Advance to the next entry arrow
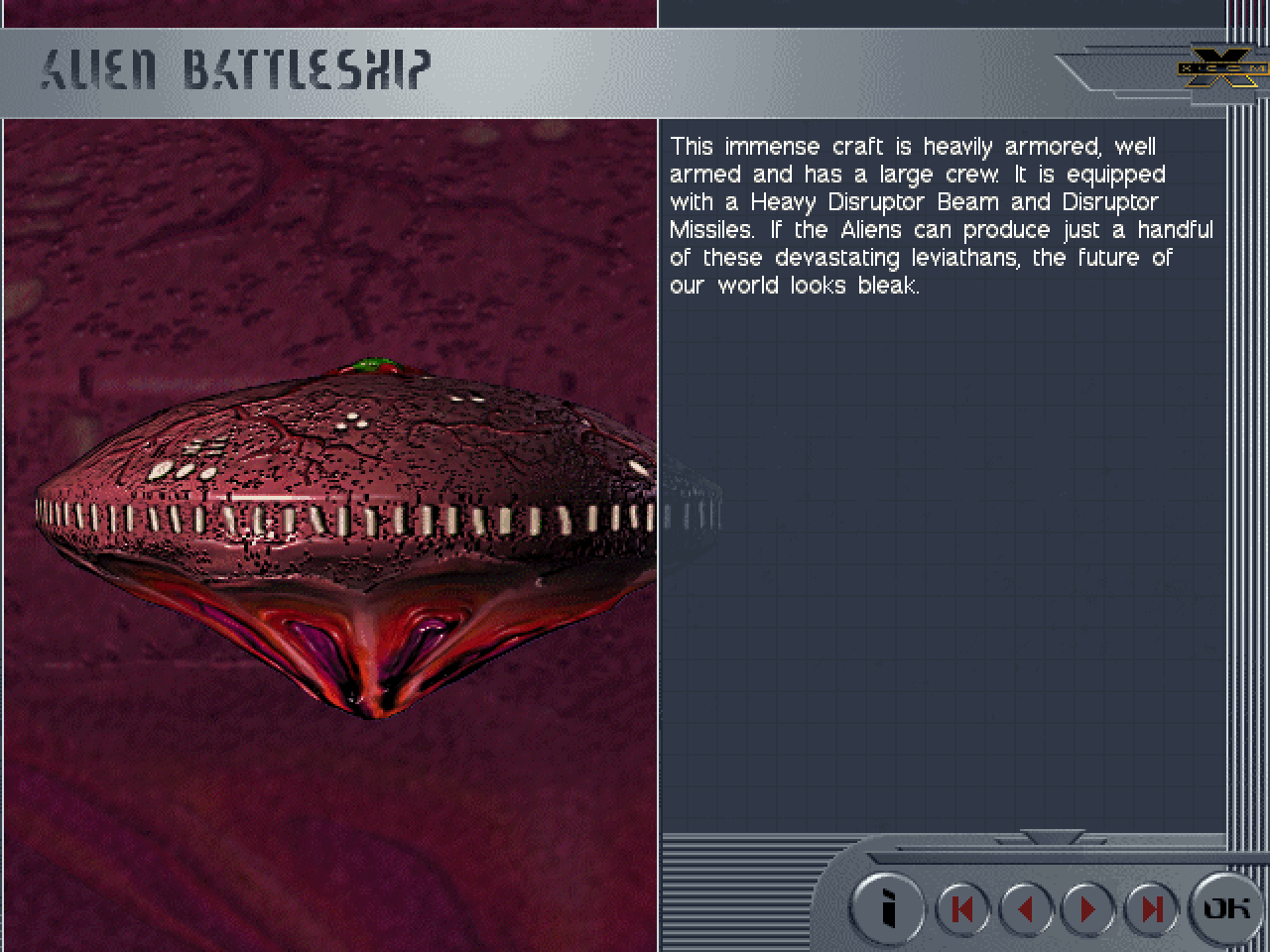The width and height of the screenshot is (1270, 952). pyautogui.click(x=1087, y=908)
